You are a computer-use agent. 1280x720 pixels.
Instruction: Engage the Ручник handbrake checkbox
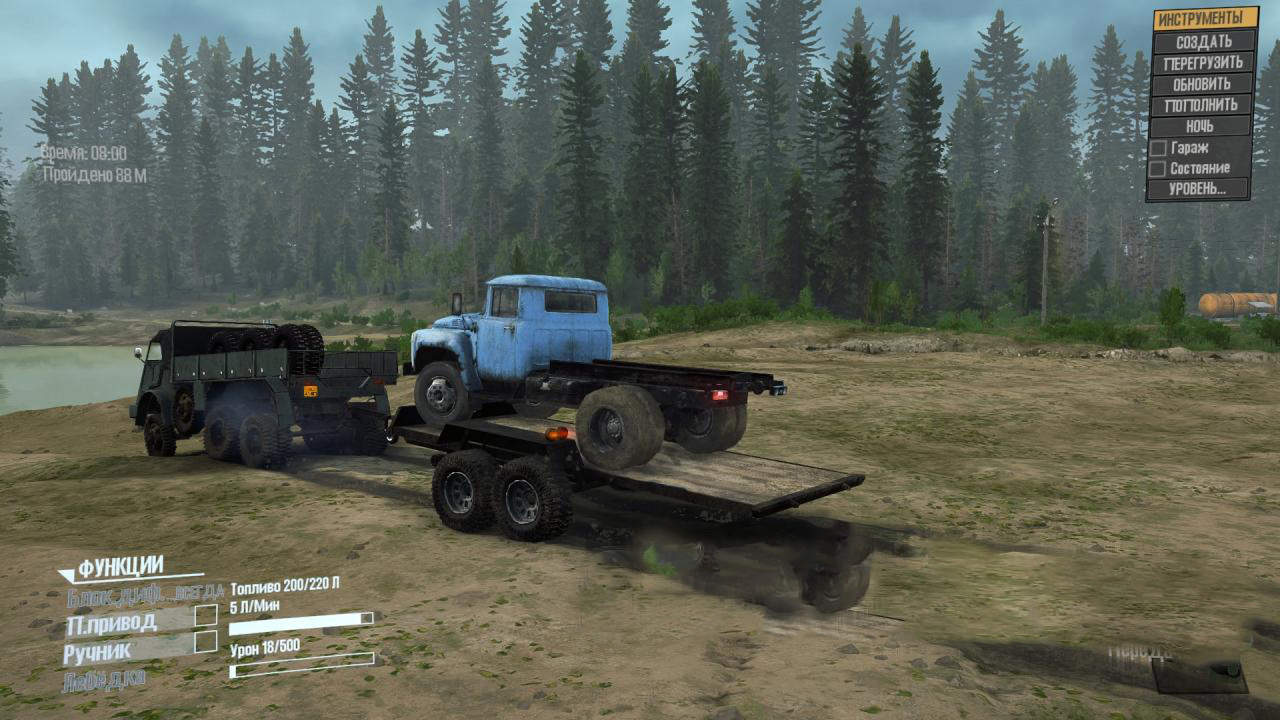[x=206, y=642]
